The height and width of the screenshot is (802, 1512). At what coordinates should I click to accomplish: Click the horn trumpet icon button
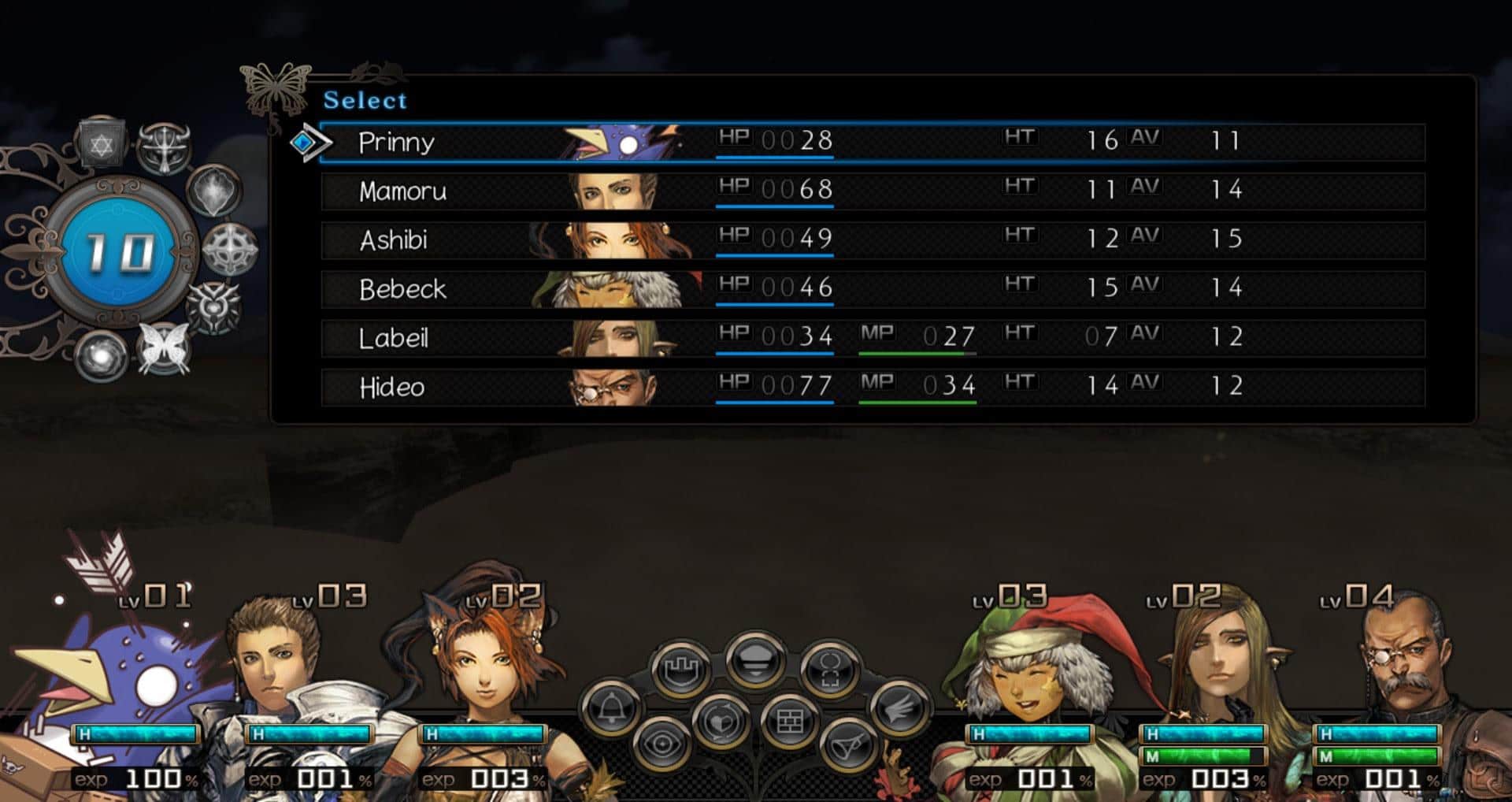(849, 744)
